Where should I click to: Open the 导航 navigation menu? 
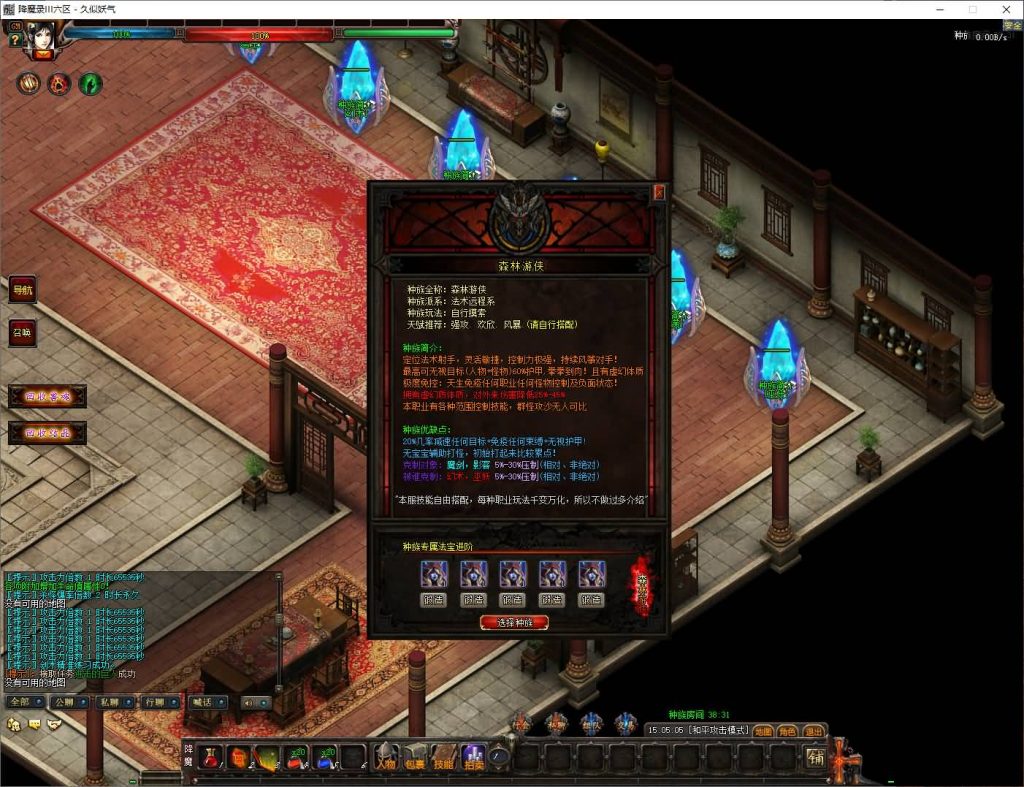(x=22, y=290)
